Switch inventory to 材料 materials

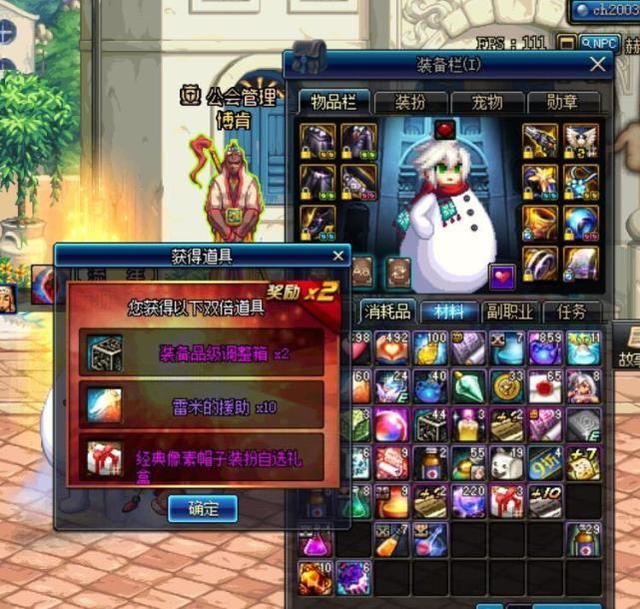pos(448,312)
